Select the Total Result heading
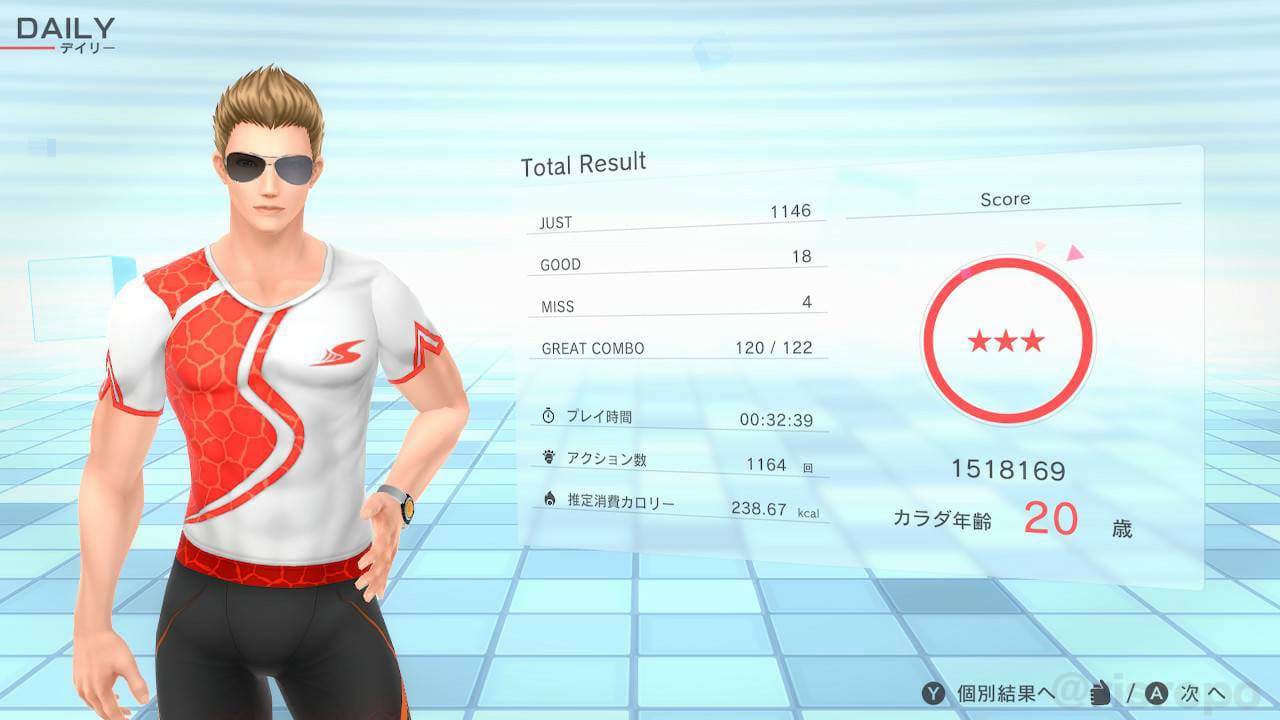 click(582, 163)
